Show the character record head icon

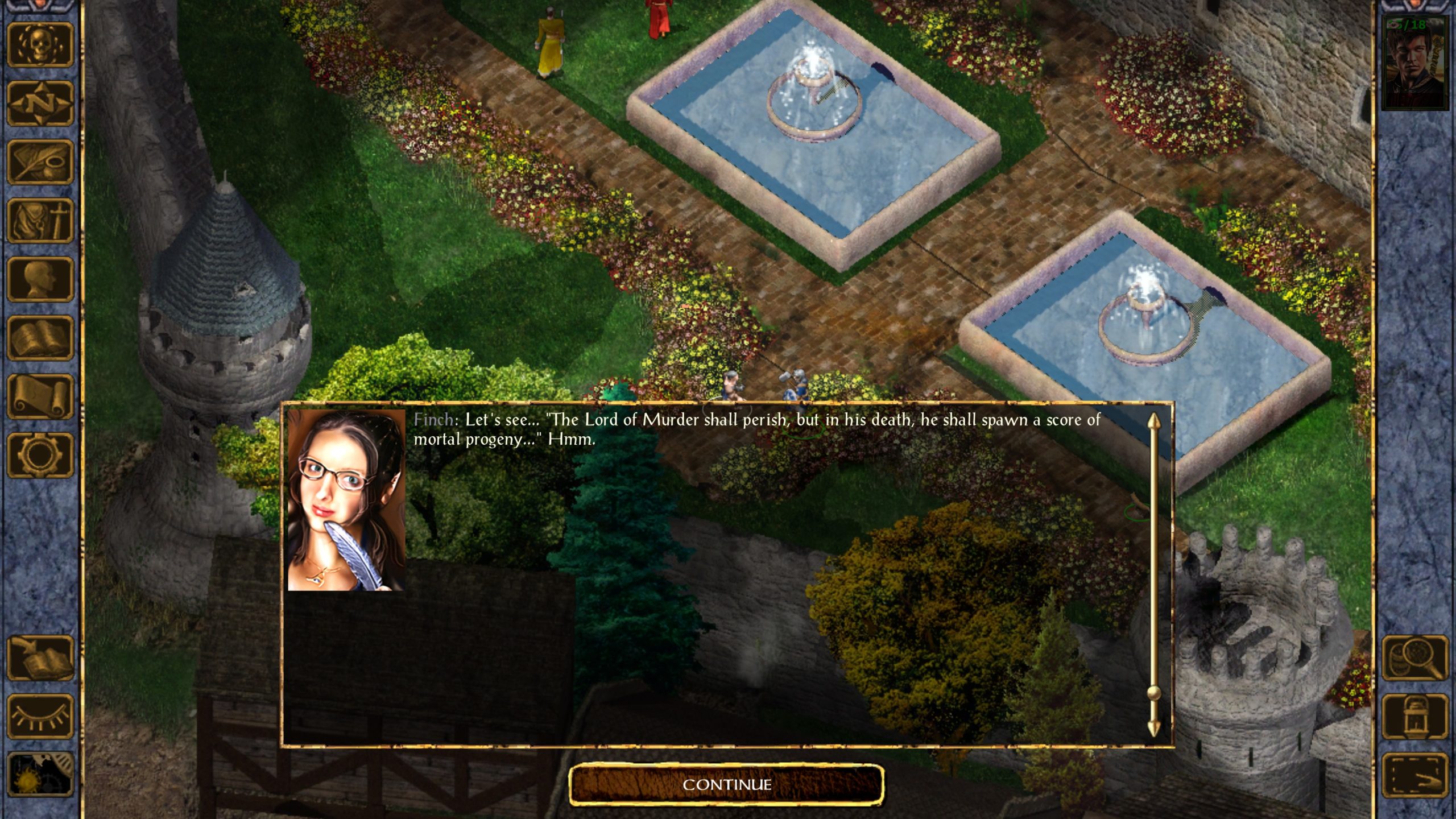point(40,279)
